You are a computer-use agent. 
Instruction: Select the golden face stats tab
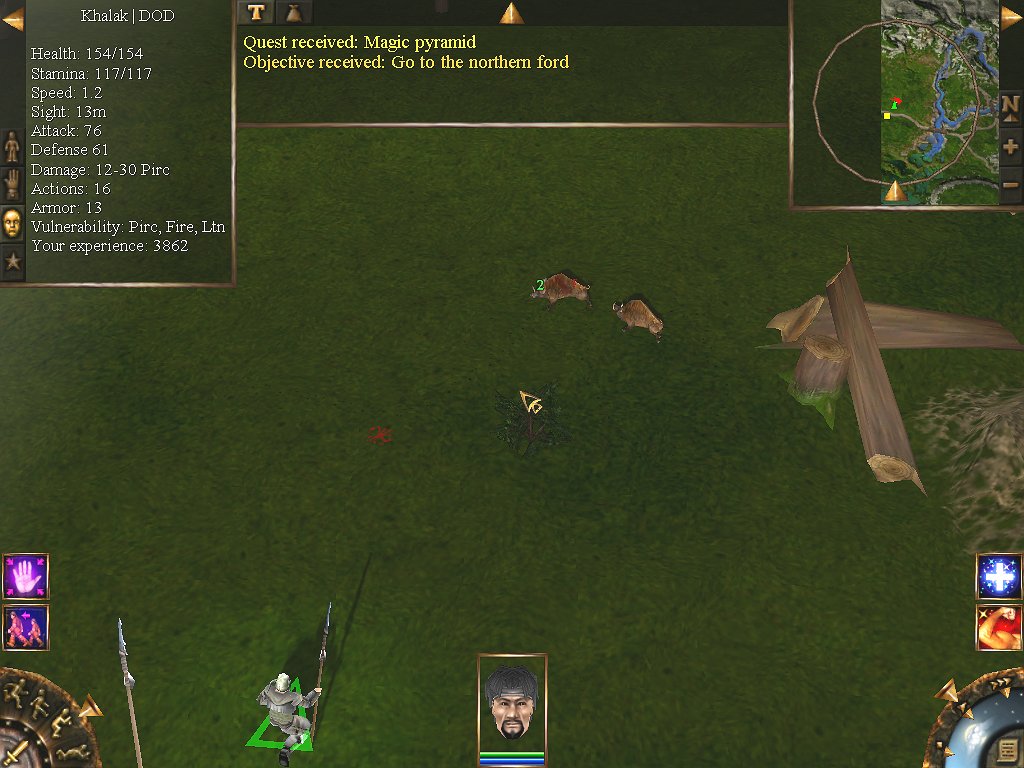coord(12,222)
